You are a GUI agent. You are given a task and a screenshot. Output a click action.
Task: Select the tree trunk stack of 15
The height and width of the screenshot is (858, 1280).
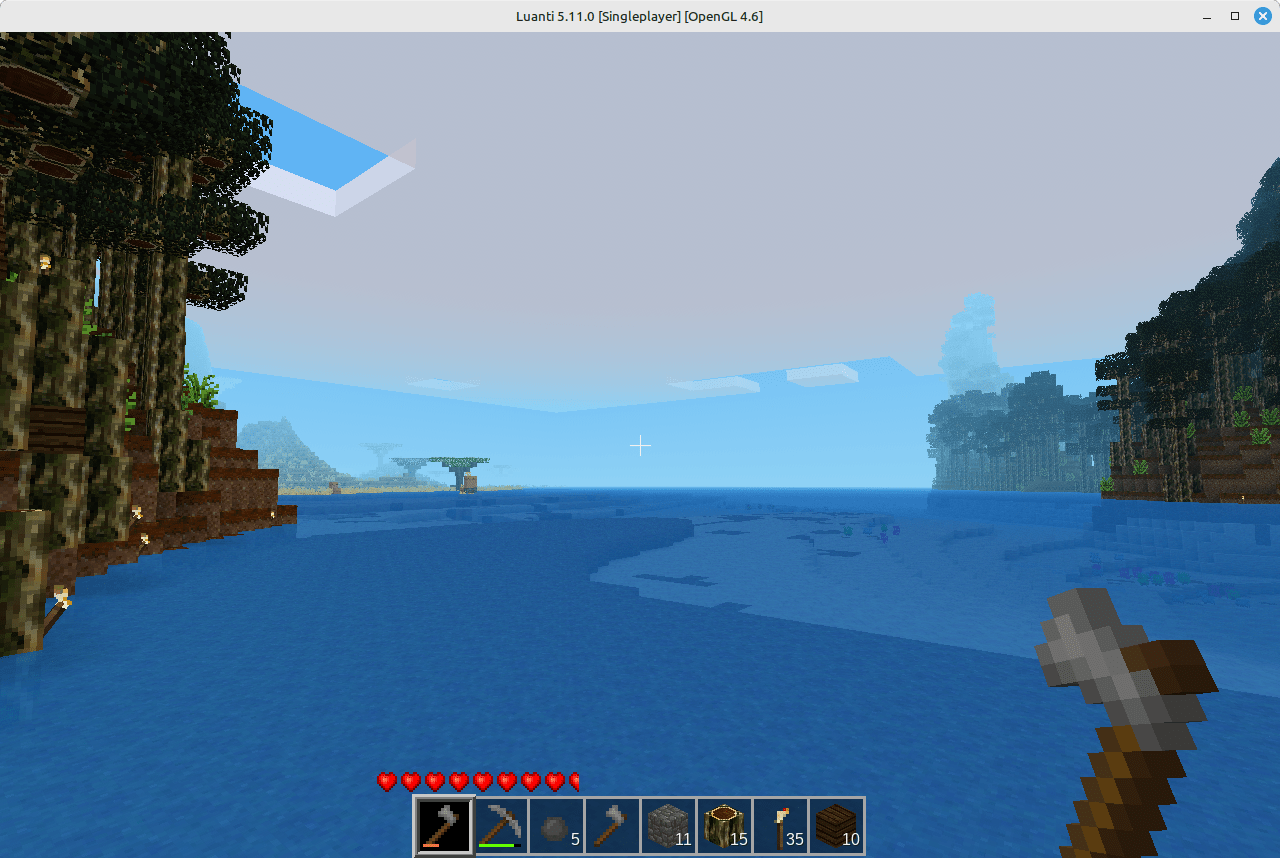point(724,825)
